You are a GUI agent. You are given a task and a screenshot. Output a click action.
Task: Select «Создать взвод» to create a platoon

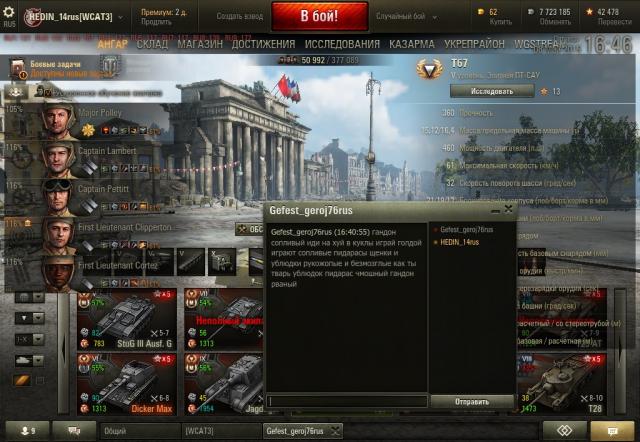click(x=240, y=17)
